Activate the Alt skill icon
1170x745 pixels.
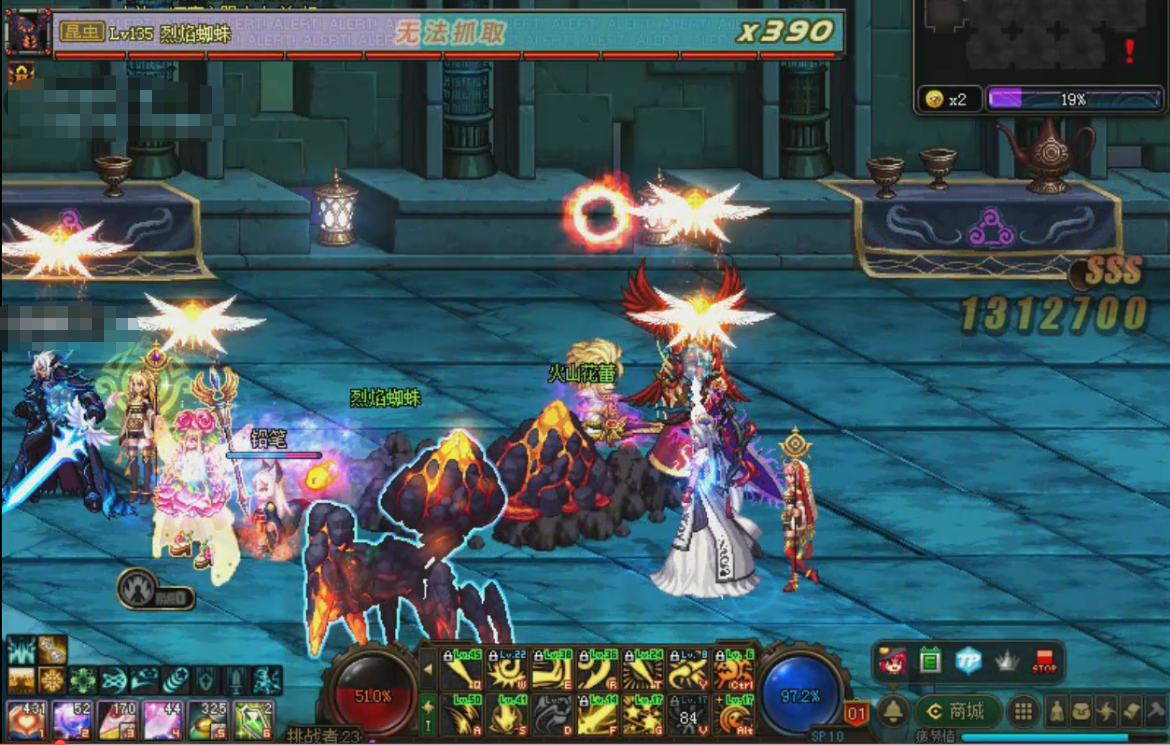(x=736, y=714)
